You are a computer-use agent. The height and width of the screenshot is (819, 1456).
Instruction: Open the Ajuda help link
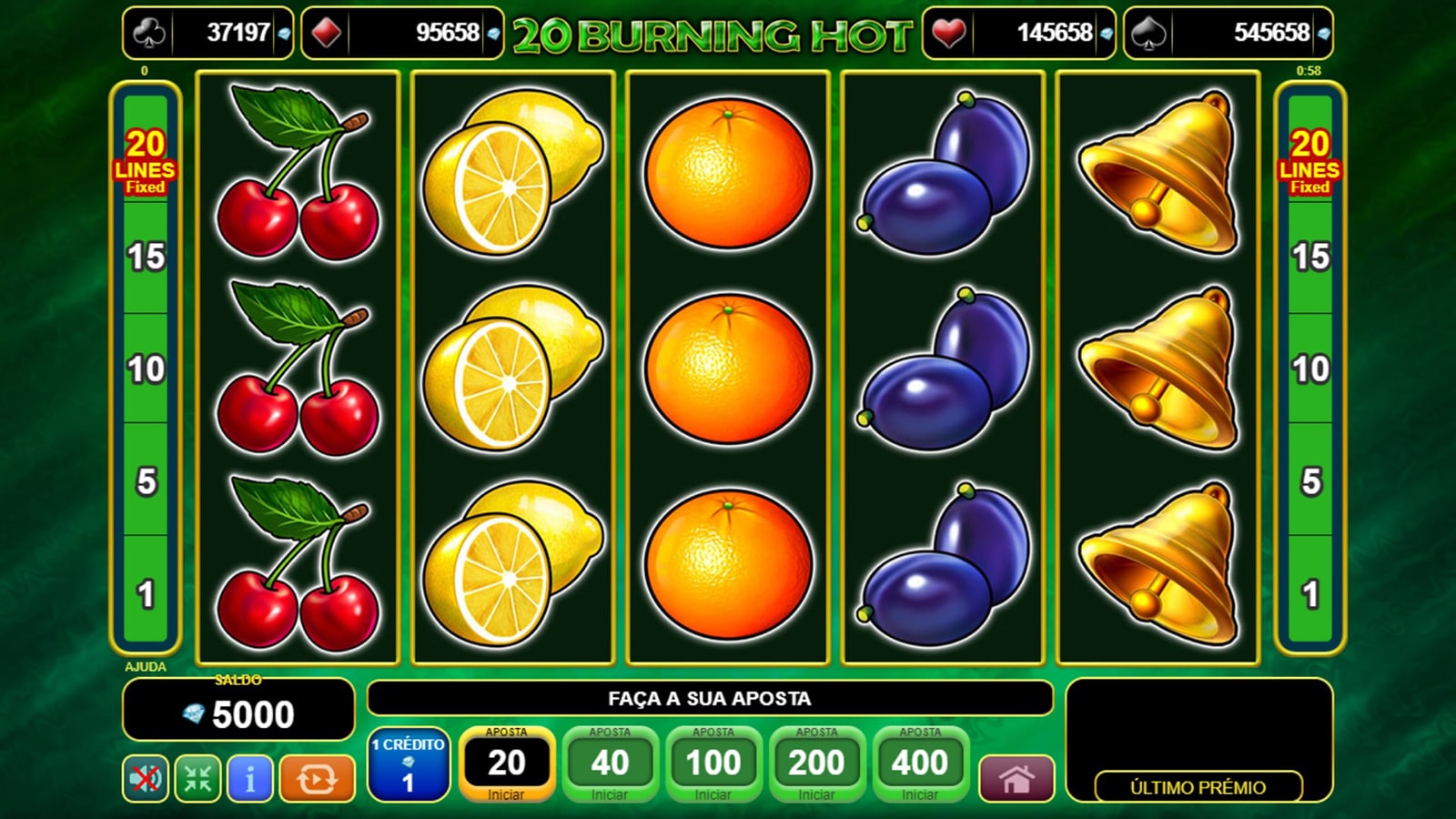(146, 667)
